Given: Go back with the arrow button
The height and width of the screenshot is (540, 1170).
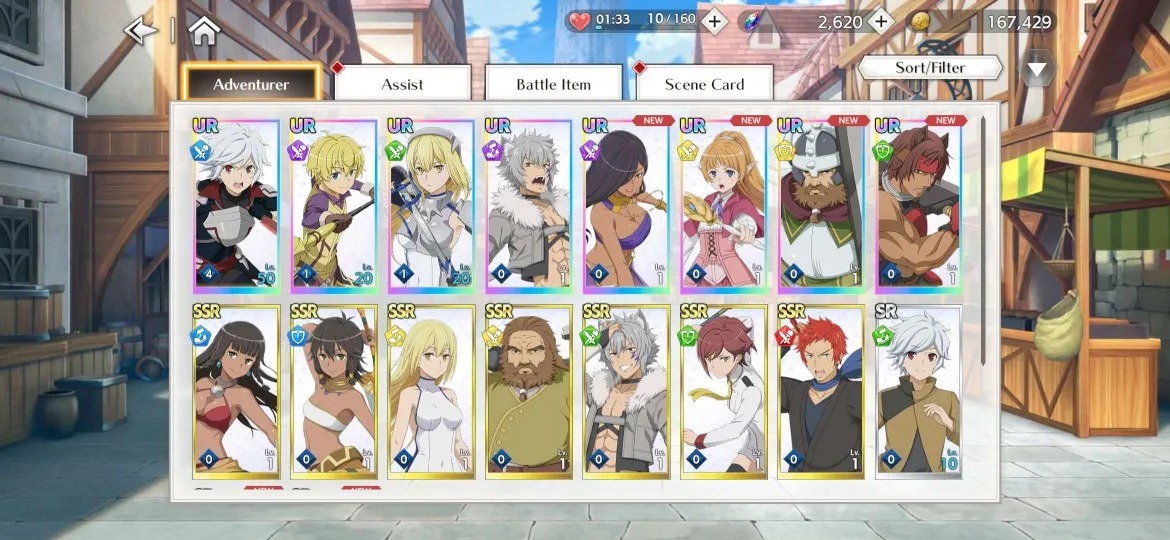Looking at the screenshot, I should (x=141, y=31).
